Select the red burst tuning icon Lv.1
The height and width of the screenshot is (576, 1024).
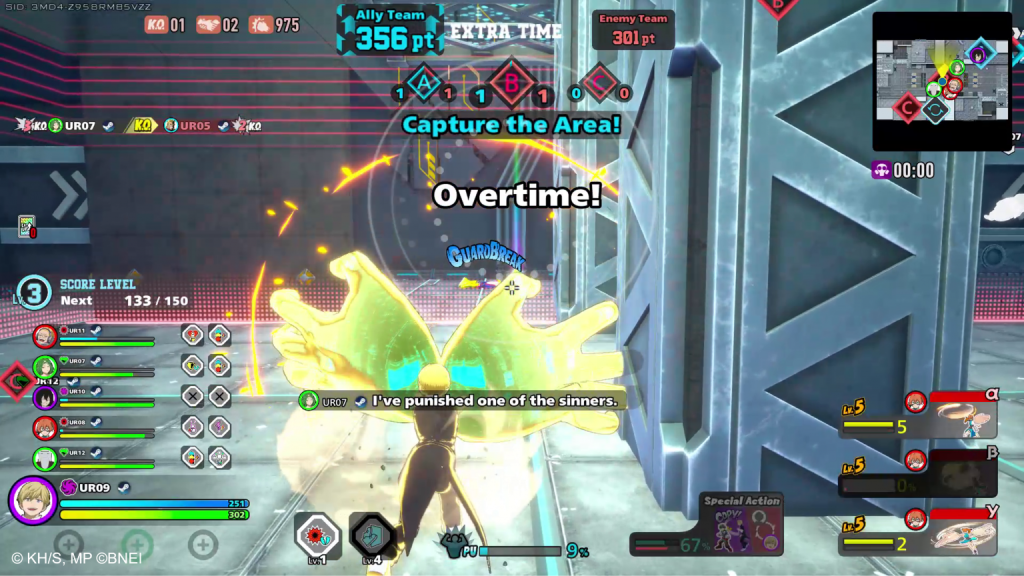(318, 535)
